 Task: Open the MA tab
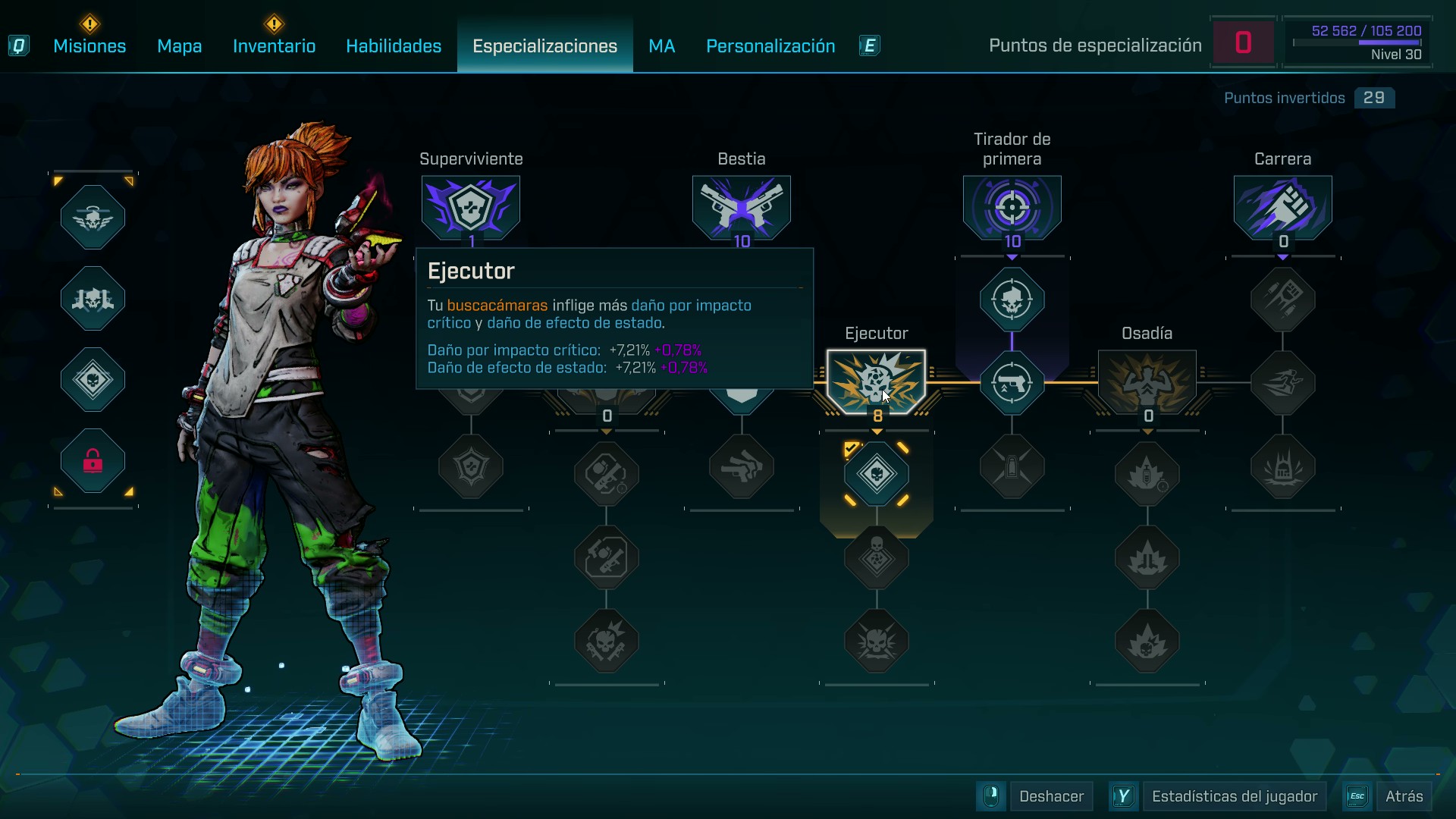tap(661, 46)
